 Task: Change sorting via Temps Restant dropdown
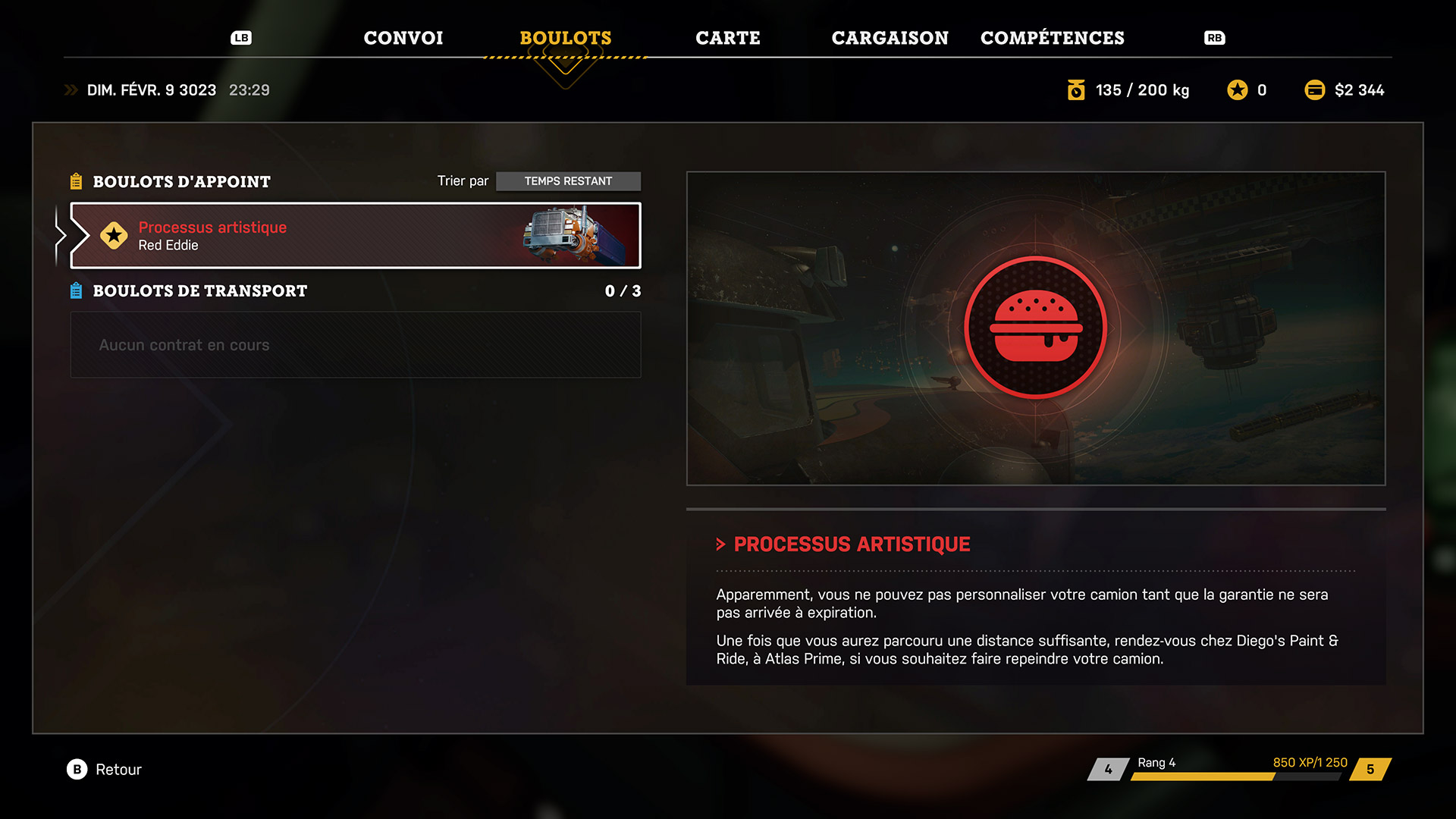(x=568, y=181)
